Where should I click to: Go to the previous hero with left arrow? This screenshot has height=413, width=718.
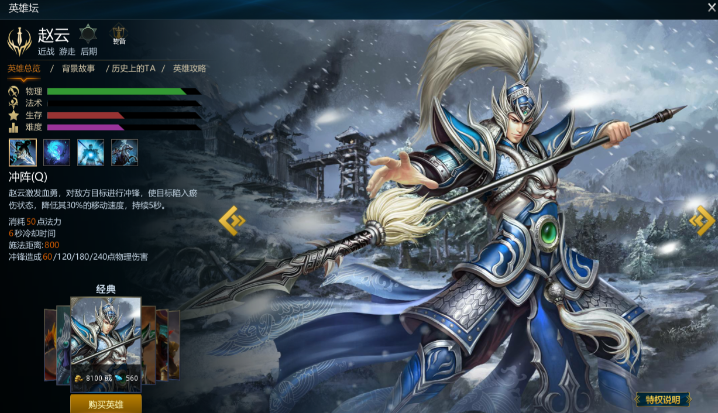(x=231, y=220)
